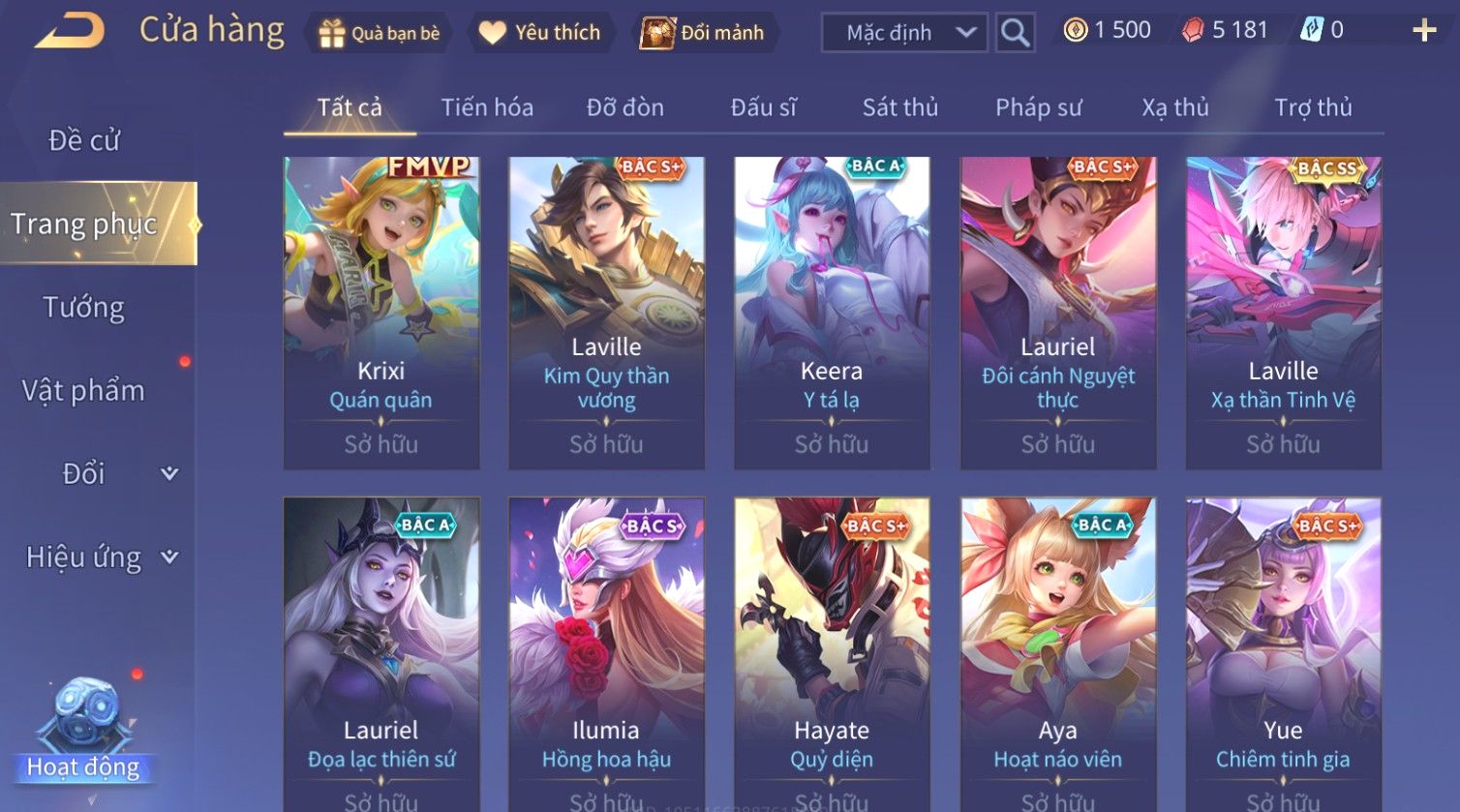
Task: View the Hayate Quỷ diện skin card
Action: click(x=832, y=653)
